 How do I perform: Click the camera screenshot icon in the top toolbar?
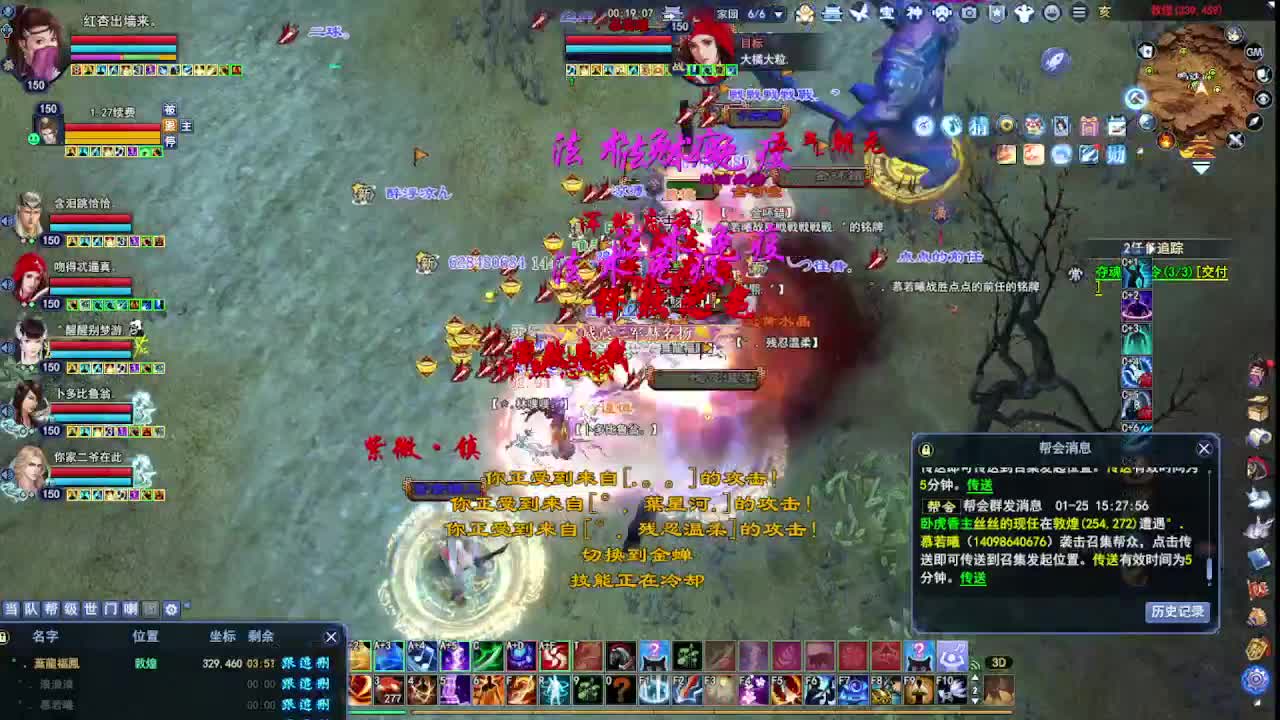pyautogui.click(x=969, y=15)
